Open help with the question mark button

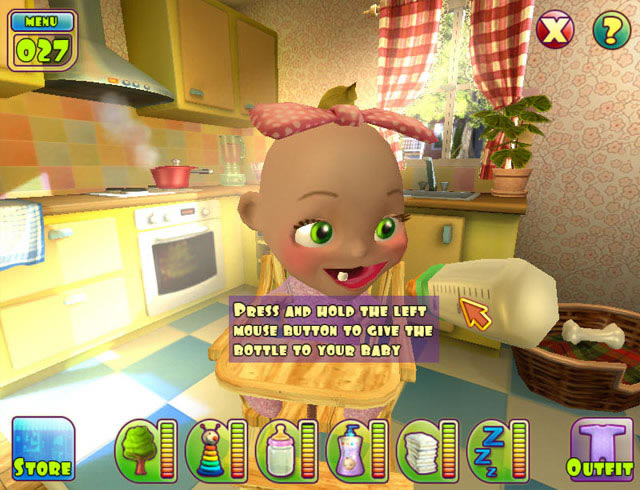point(609,30)
